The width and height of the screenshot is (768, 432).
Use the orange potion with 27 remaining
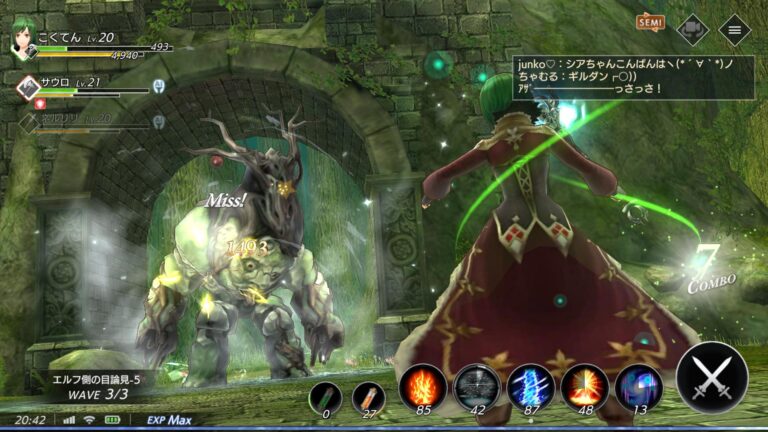(x=368, y=397)
